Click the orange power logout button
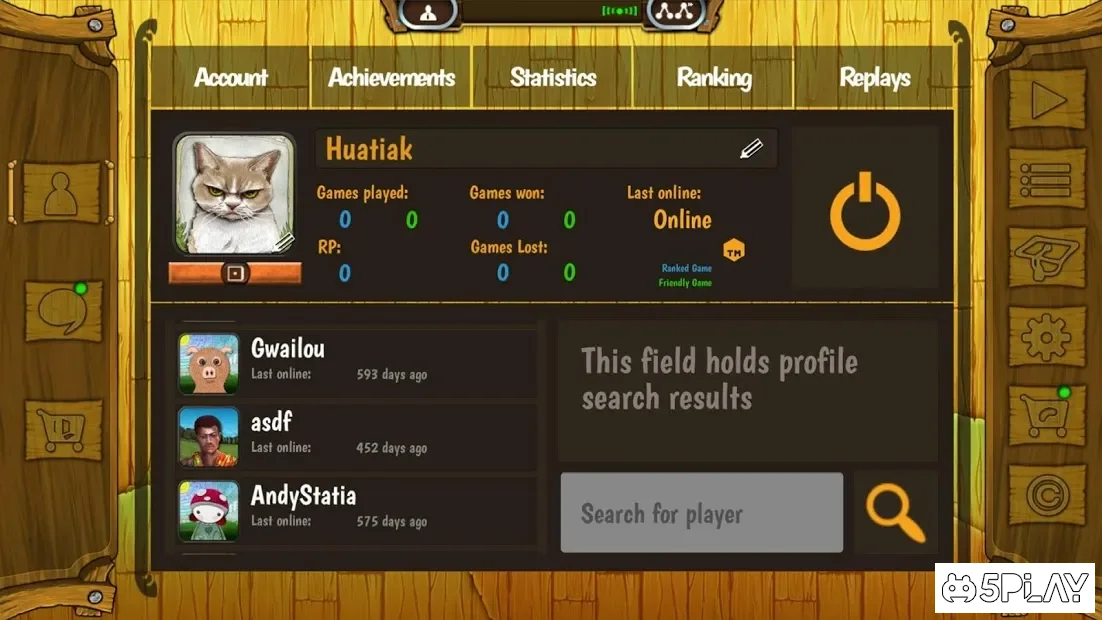This screenshot has height=620, width=1102. click(865, 210)
